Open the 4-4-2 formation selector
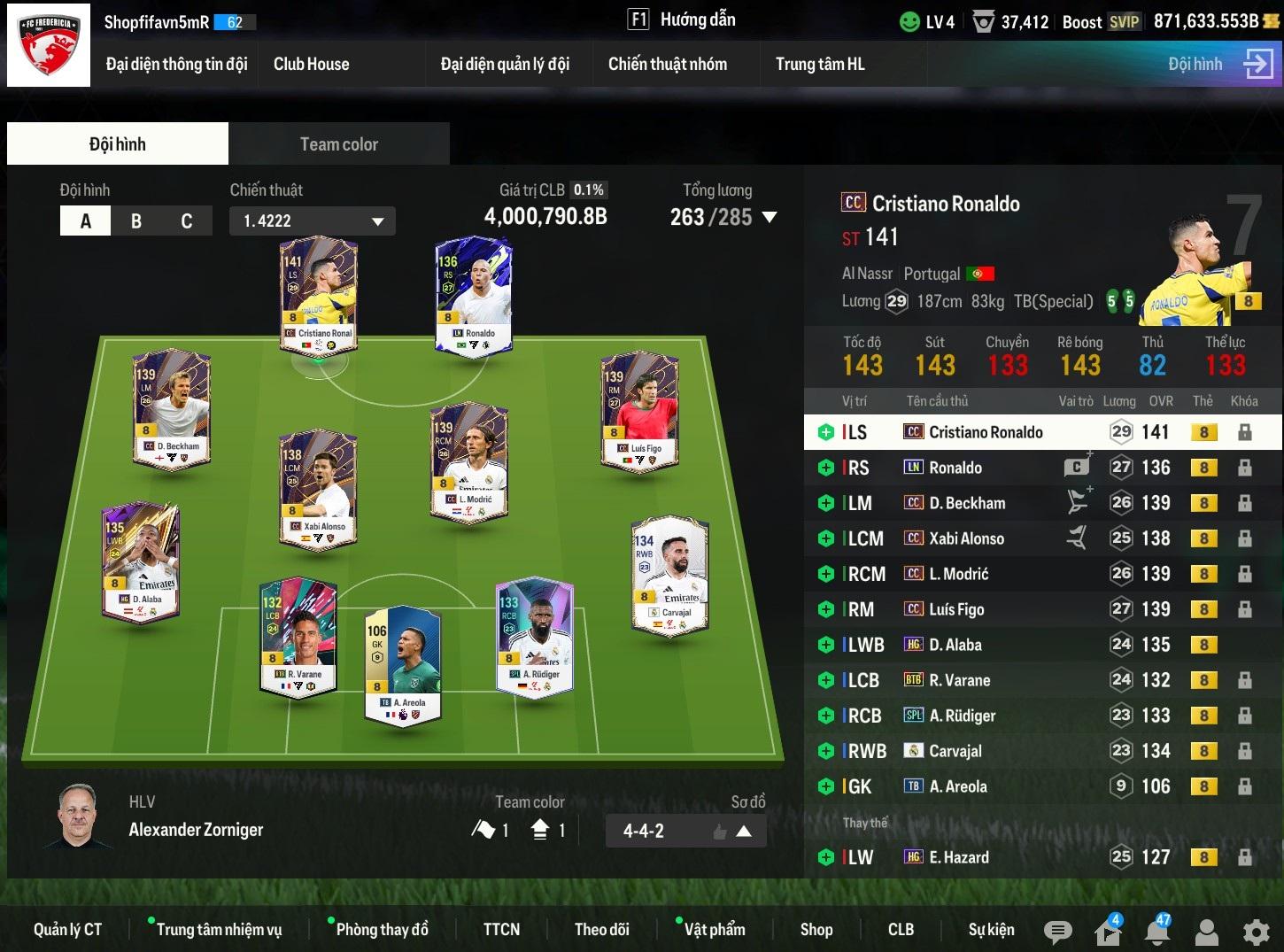The height and width of the screenshot is (952, 1284). tap(685, 831)
